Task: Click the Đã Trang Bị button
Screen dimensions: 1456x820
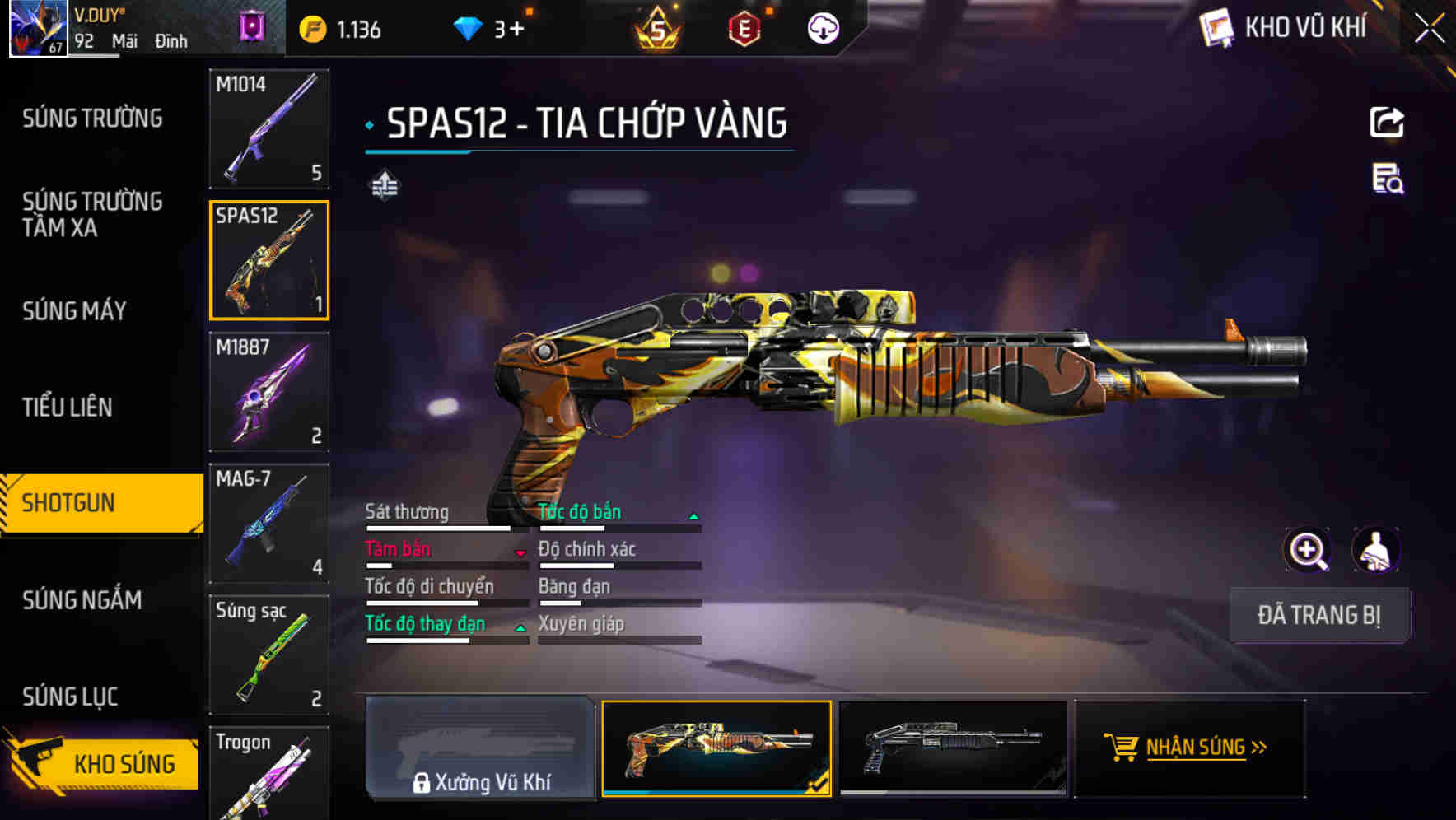Action: (1318, 615)
